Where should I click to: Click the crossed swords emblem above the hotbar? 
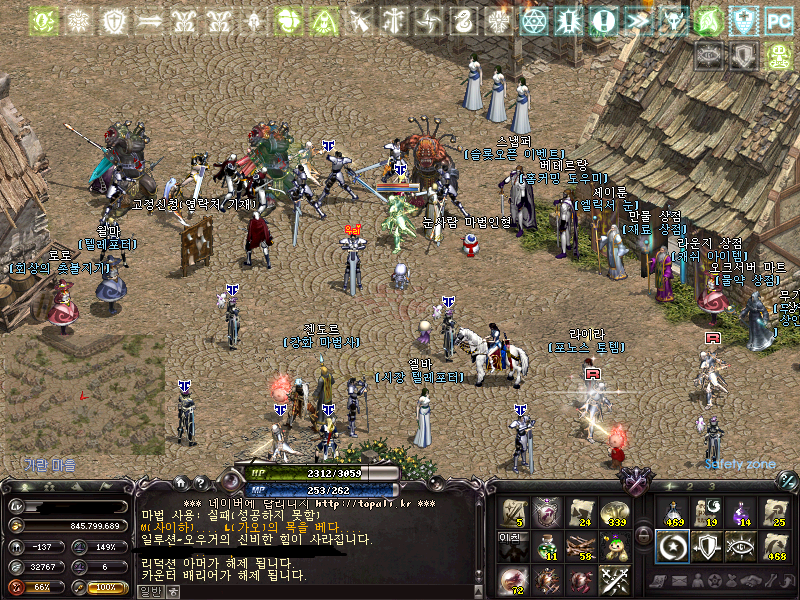(x=635, y=481)
